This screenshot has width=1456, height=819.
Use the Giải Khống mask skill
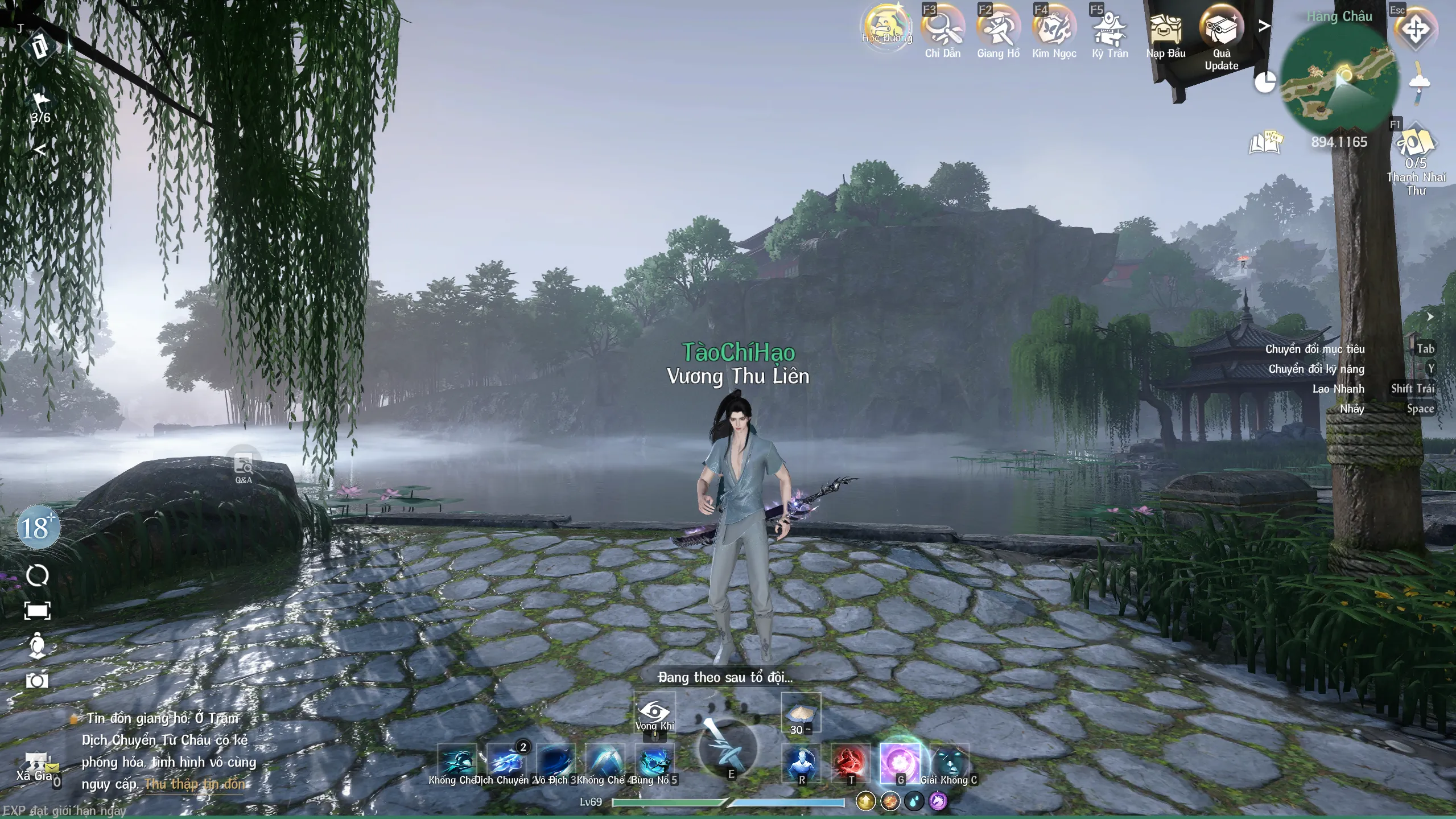tap(949, 762)
